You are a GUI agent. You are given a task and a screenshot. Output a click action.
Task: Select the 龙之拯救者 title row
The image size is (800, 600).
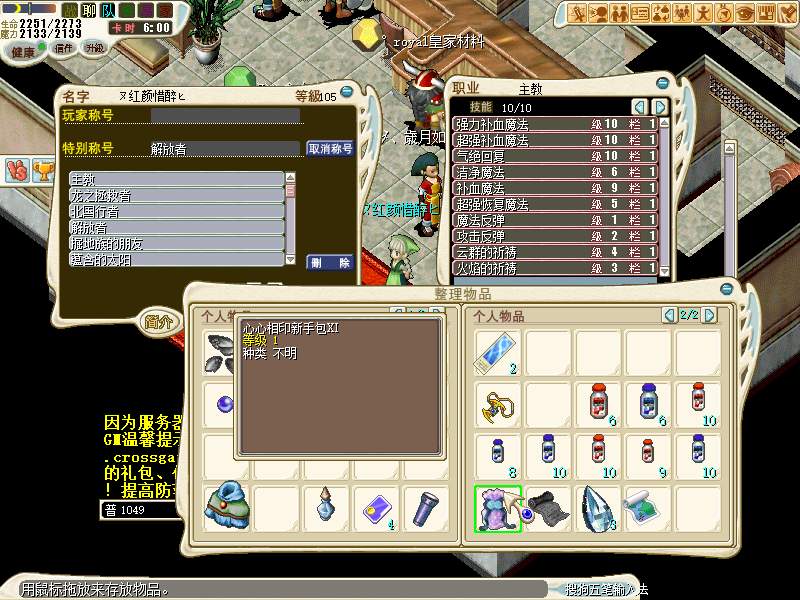(176, 196)
